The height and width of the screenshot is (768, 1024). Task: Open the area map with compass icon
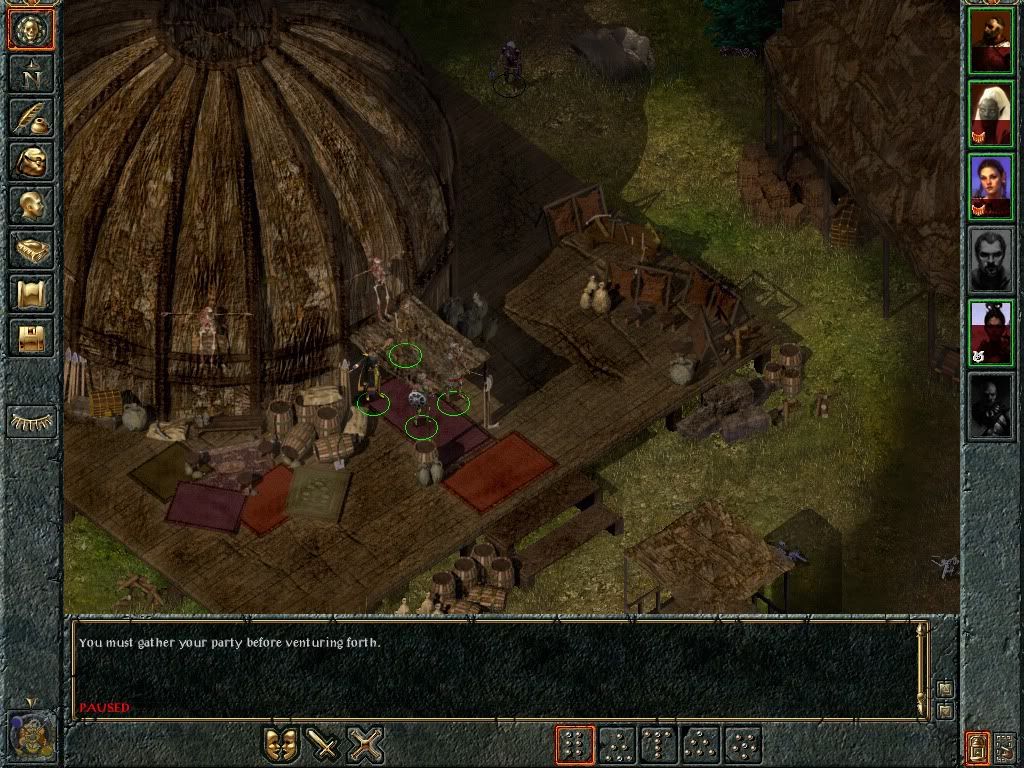(x=30, y=74)
